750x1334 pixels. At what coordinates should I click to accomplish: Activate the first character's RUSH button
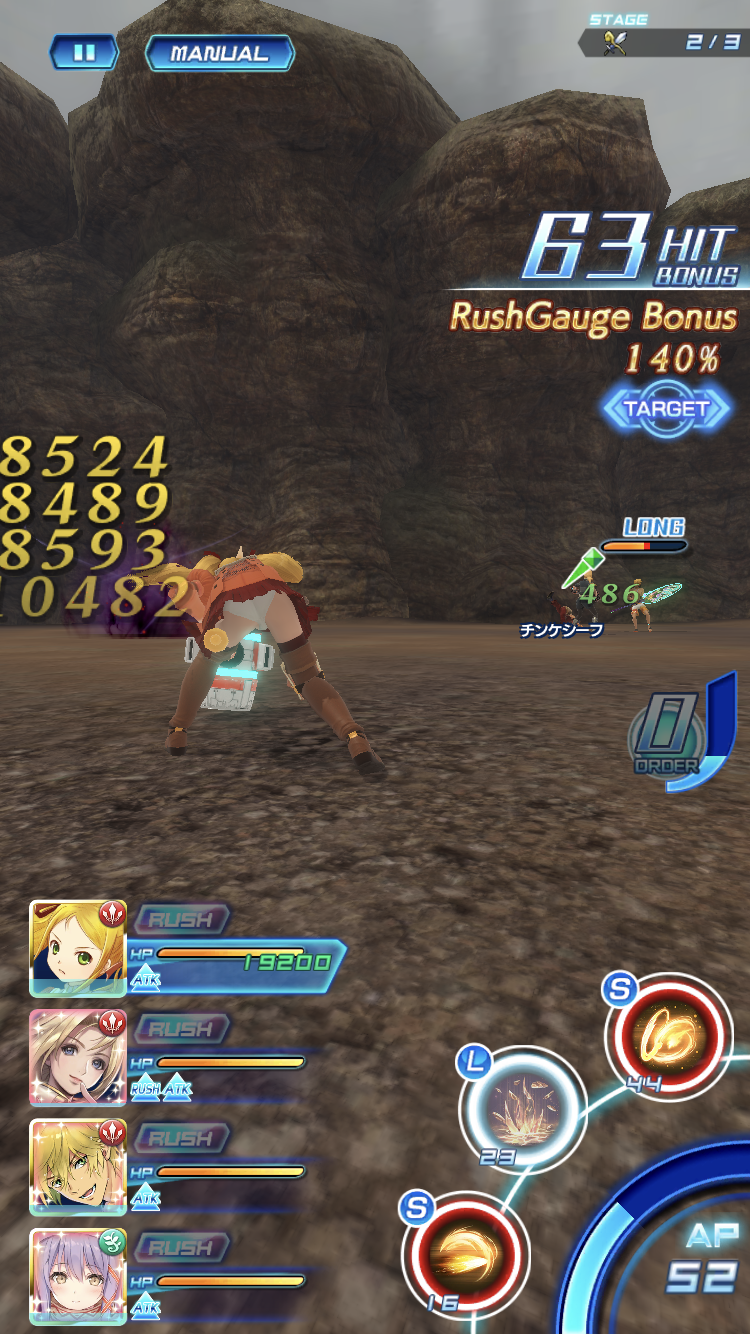pos(181,919)
